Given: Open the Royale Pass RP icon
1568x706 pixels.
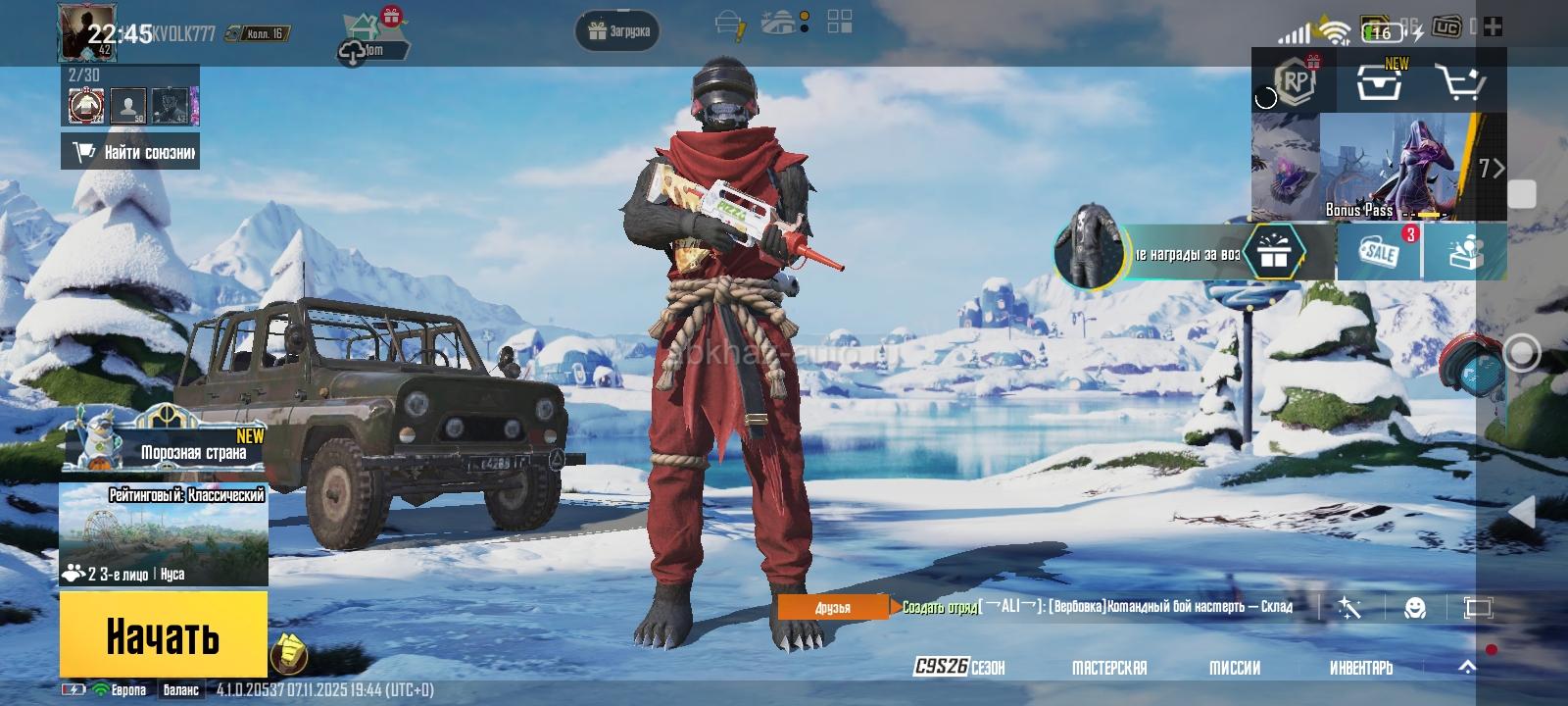Looking at the screenshot, I should click(1296, 82).
